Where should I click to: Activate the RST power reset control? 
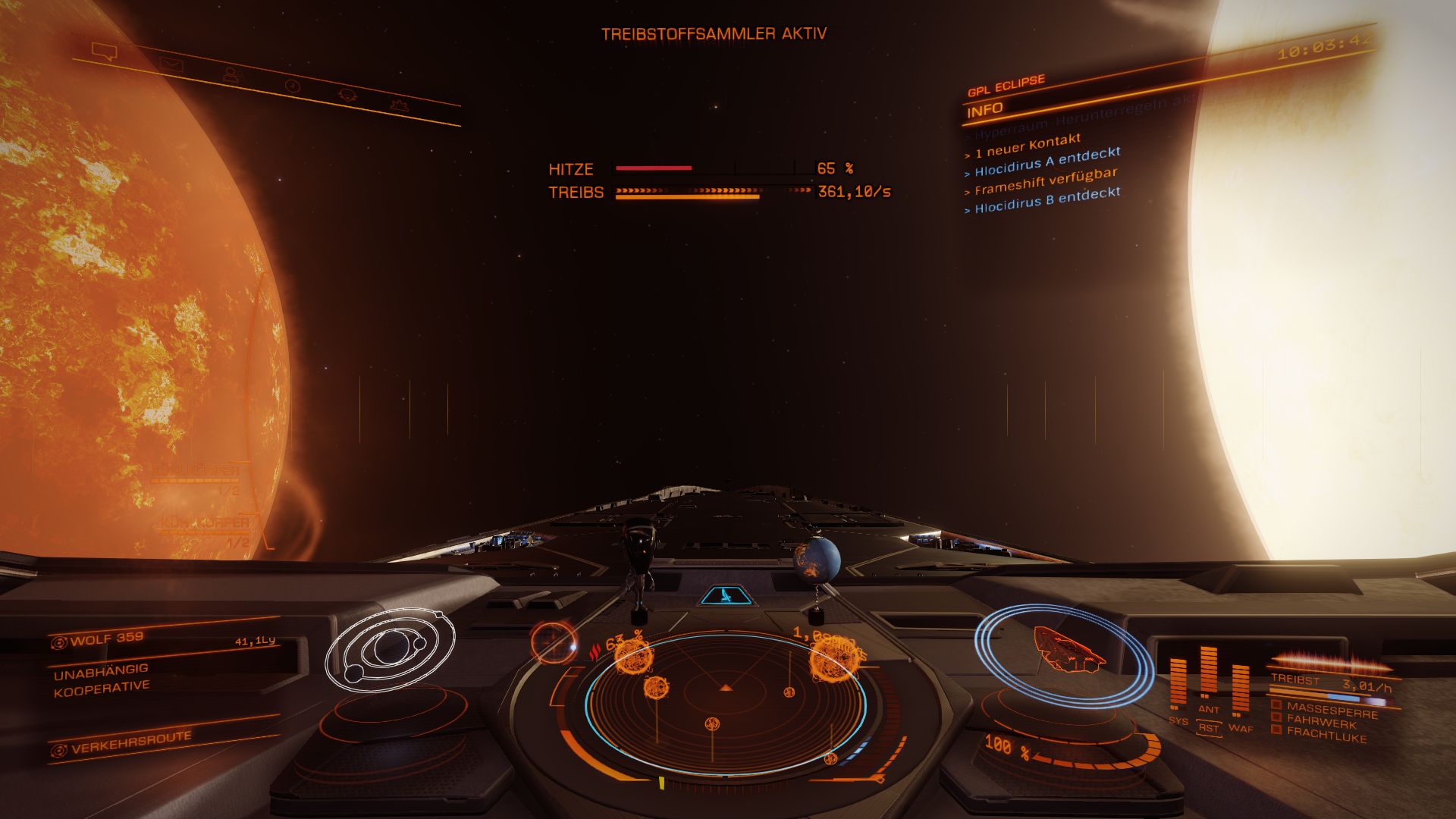click(x=1209, y=728)
